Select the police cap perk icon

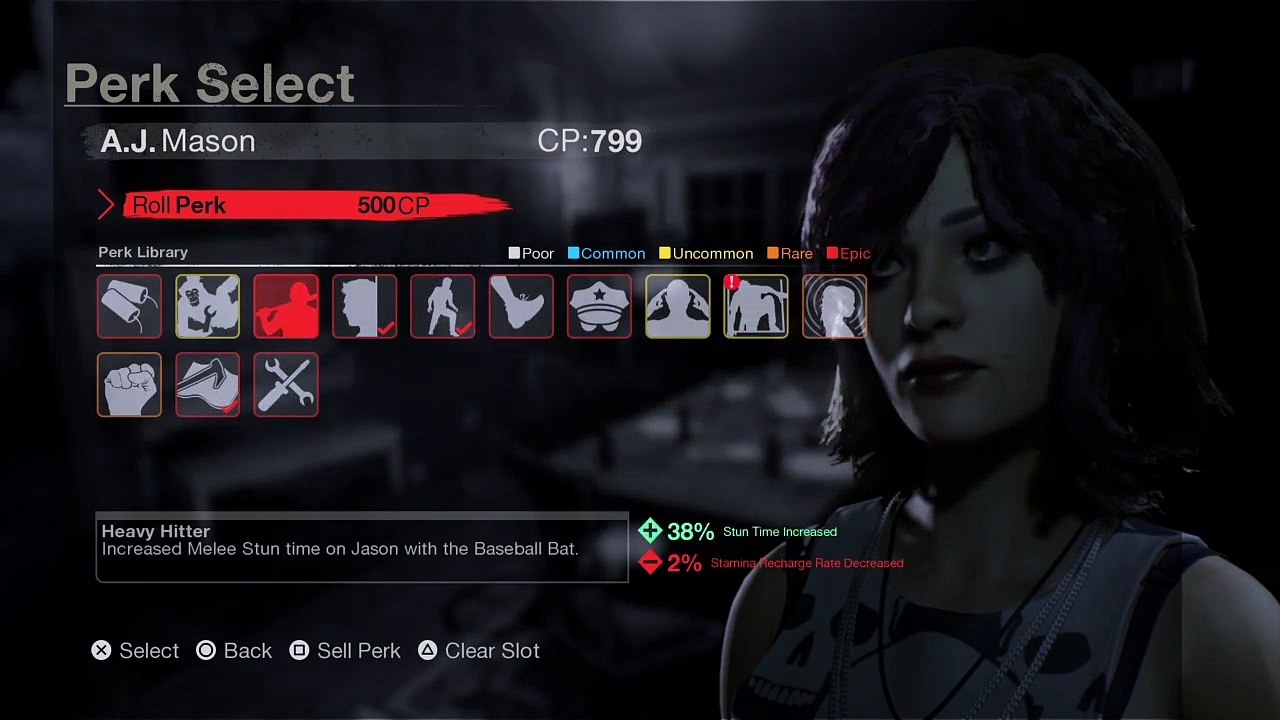point(599,306)
